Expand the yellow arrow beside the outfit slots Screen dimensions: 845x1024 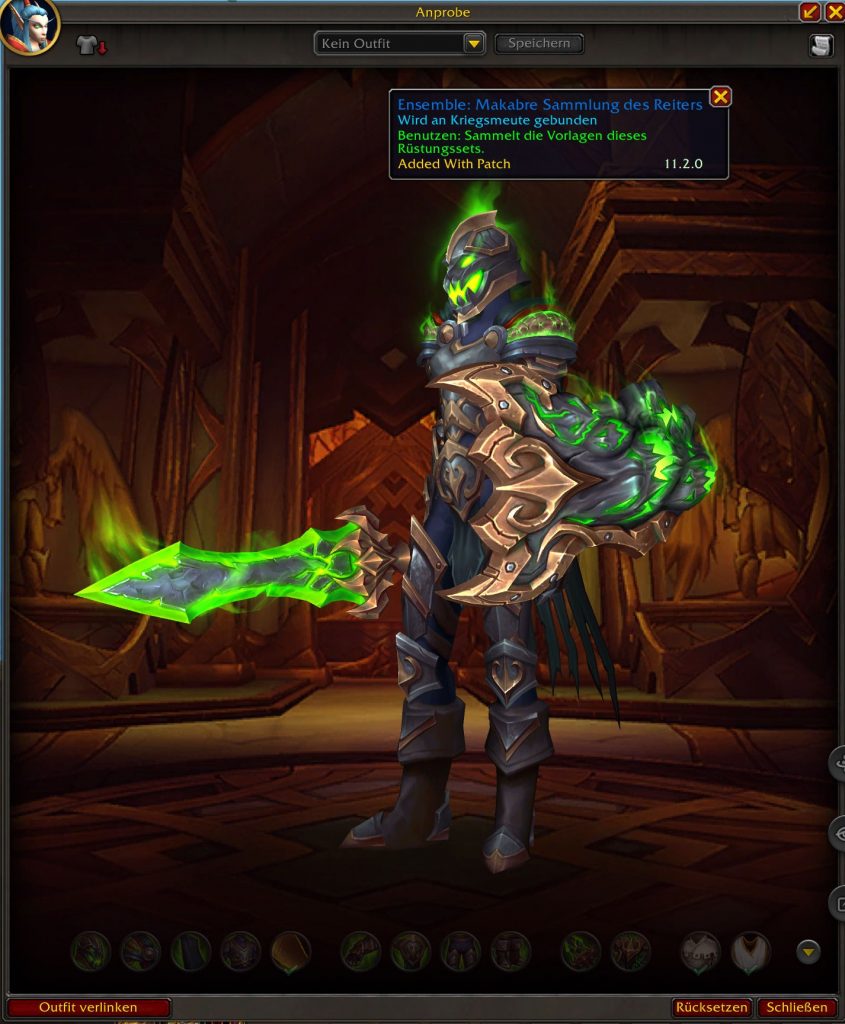[808, 951]
